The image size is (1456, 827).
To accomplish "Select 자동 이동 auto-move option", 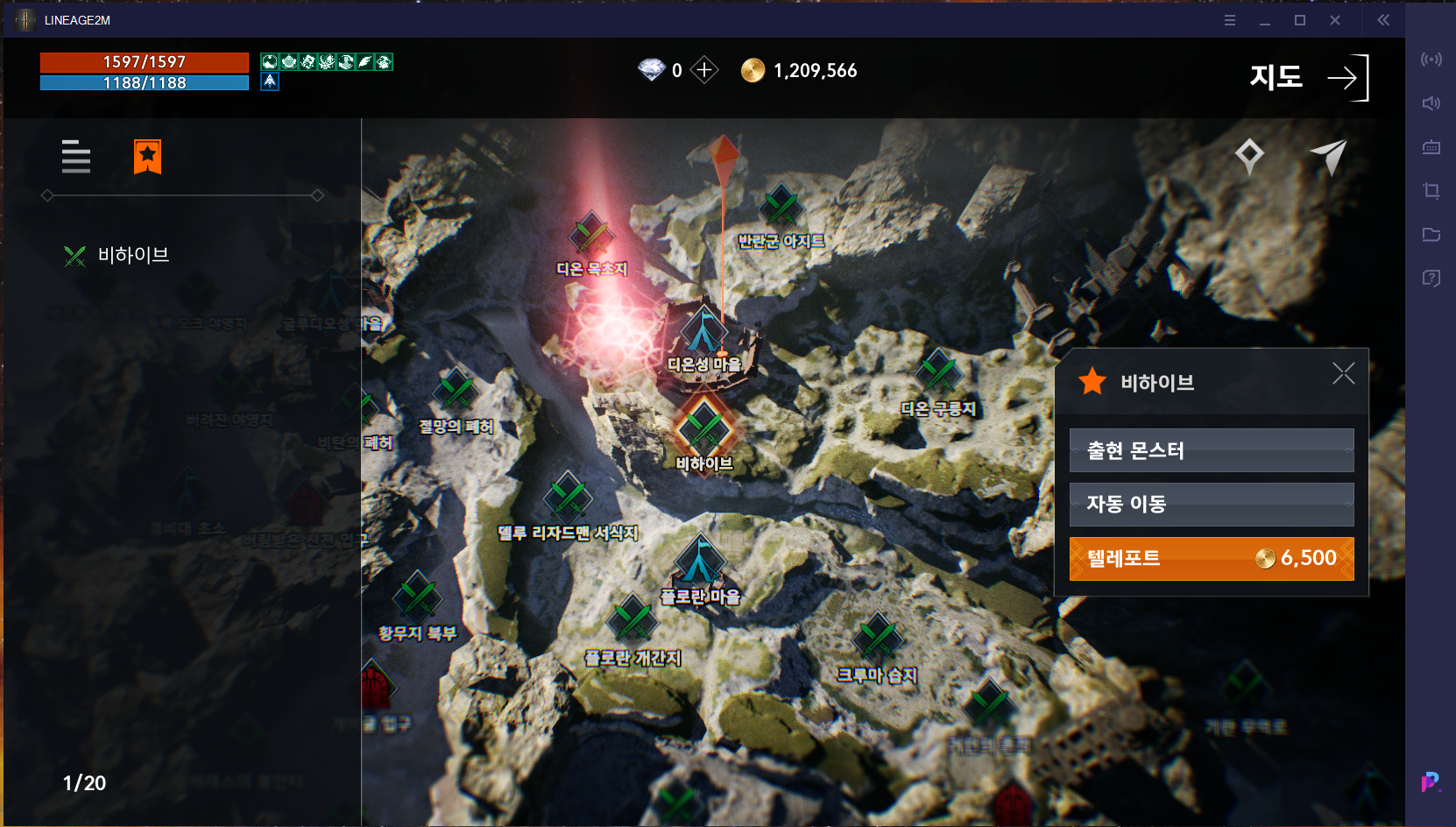I will [x=1211, y=504].
